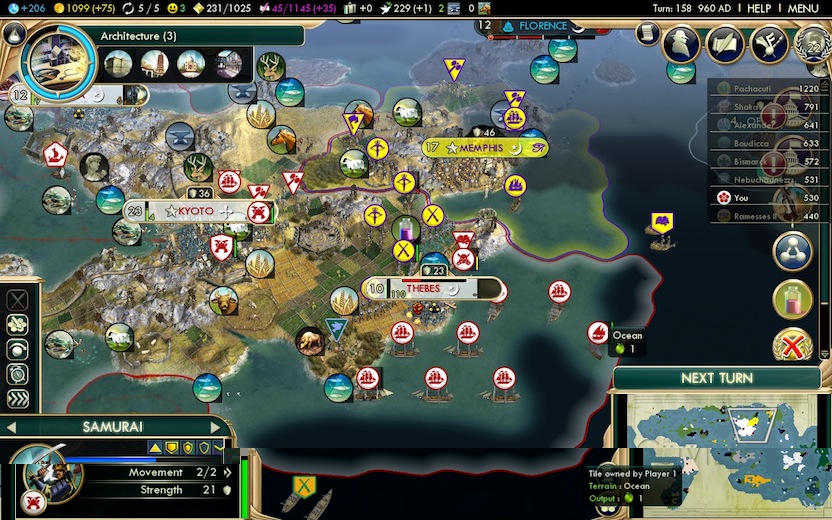This screenshot has width=832, height=520.
Task: Click the science flask notification icon
Action: coord(792,299)
